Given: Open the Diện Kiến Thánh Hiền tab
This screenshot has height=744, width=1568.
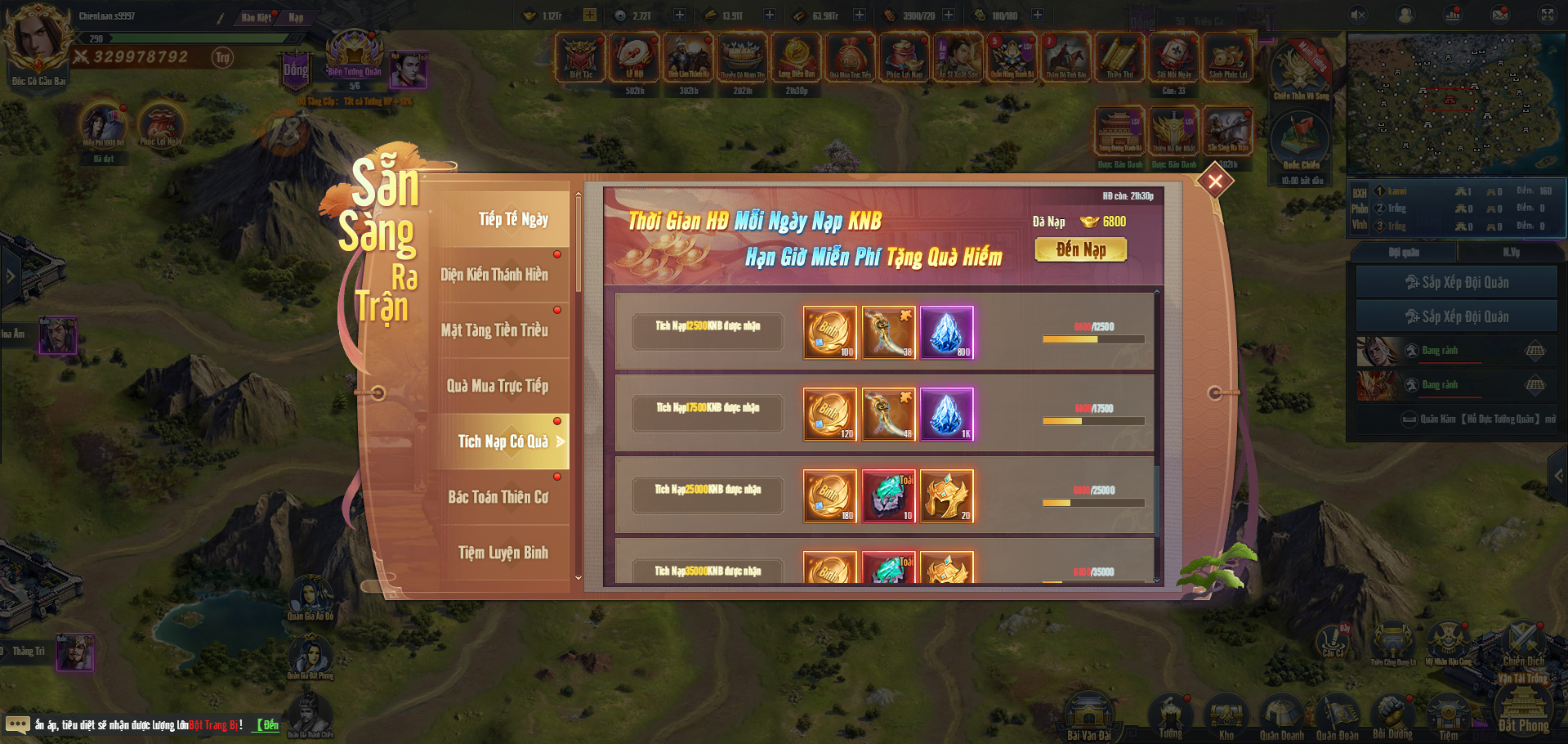Looking at the screenshot, I should (494, 275).
